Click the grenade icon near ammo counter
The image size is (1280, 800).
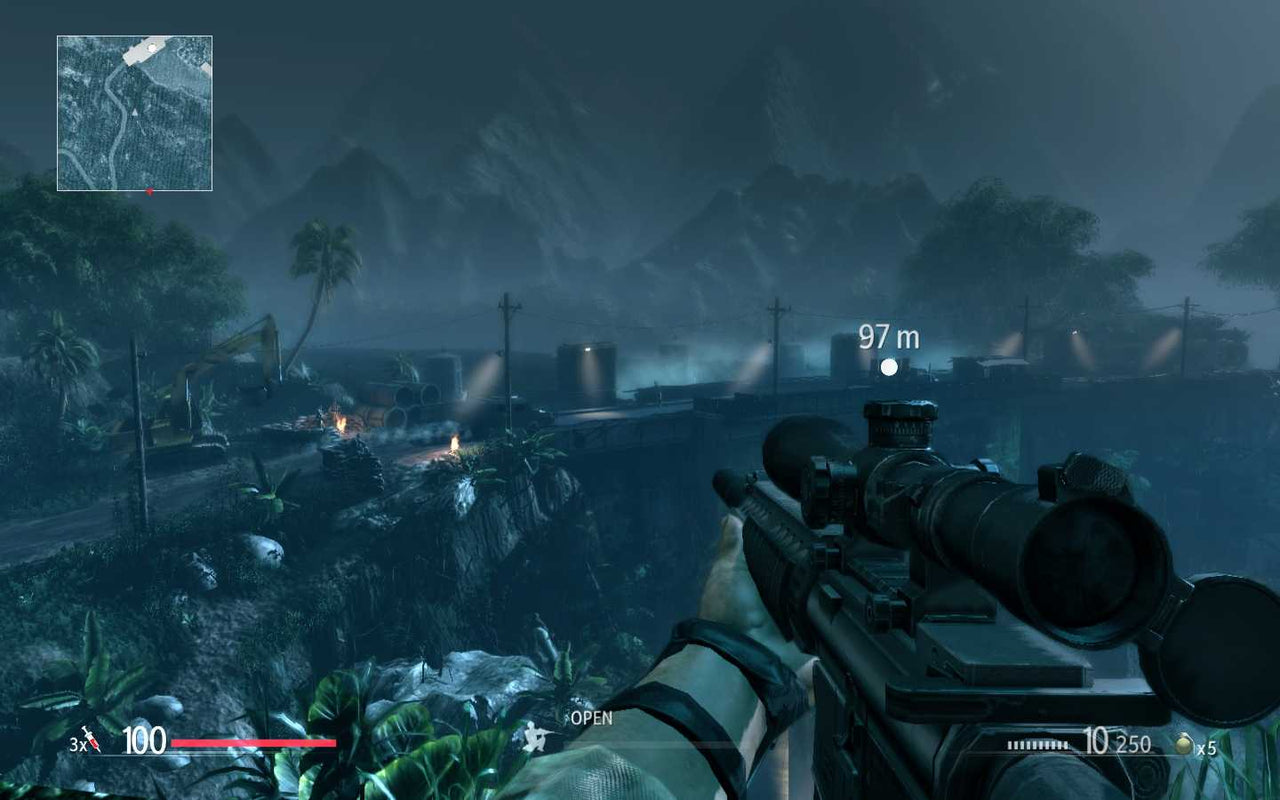[x=1185, y=744]
